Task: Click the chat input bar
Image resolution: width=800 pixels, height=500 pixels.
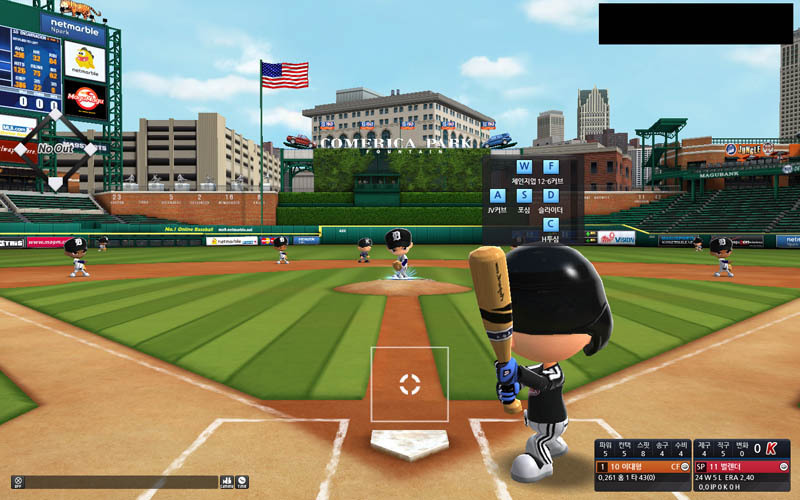Action: pos(120,481)
